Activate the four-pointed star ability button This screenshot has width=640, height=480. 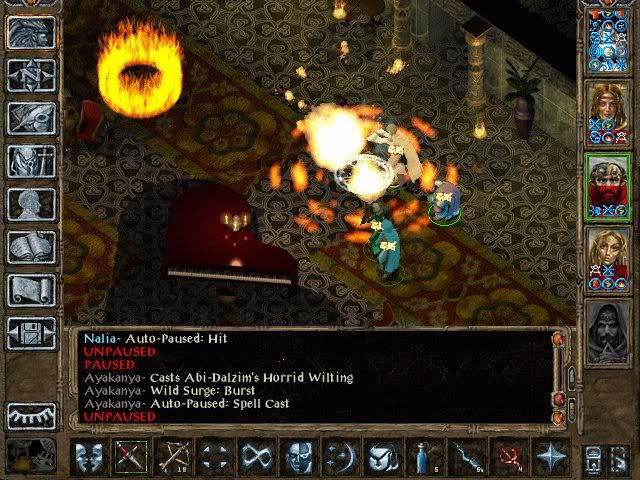point(551,457)
